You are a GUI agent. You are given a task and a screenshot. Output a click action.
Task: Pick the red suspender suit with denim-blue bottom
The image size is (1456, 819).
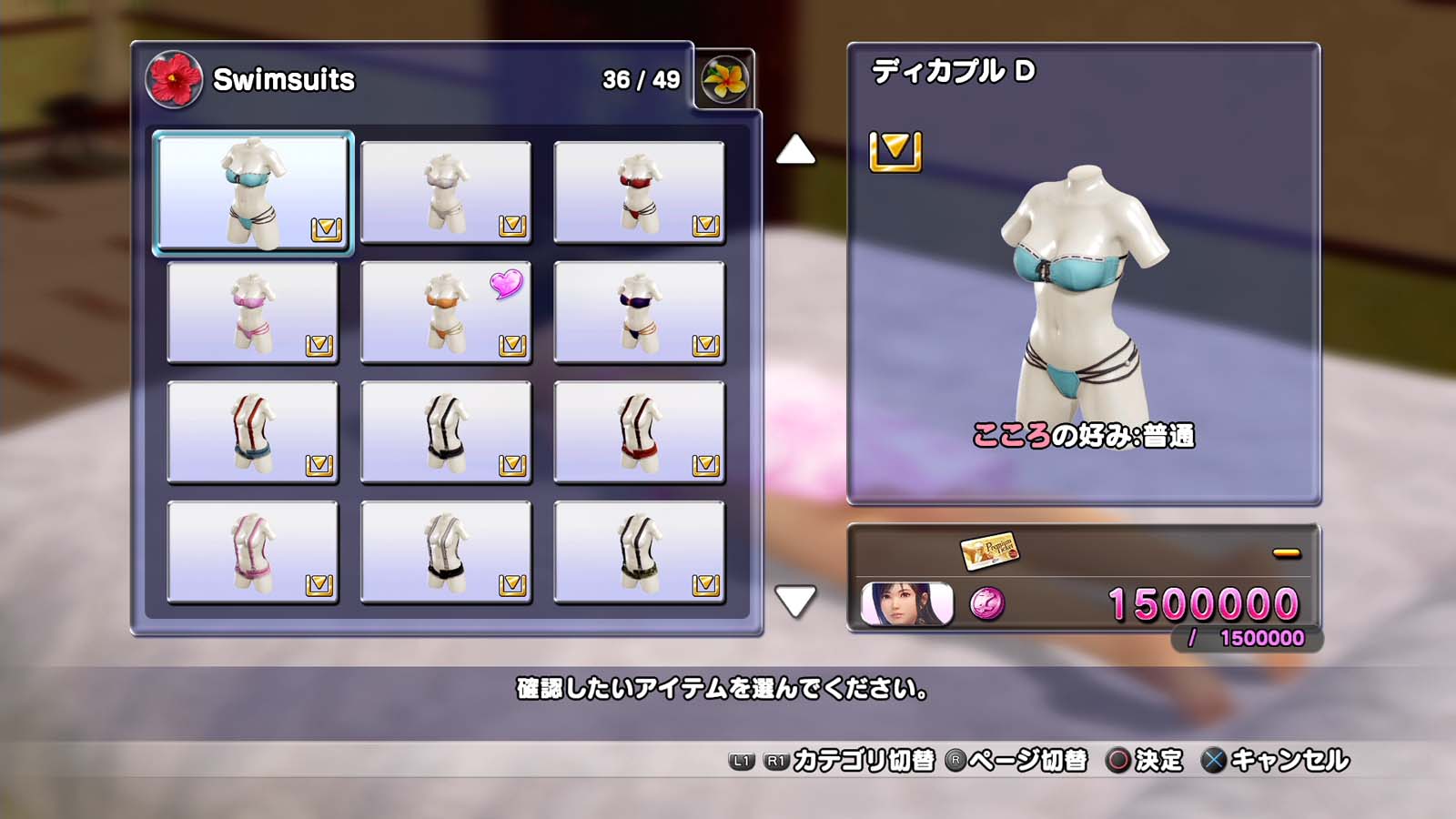(x=252, y=432)
